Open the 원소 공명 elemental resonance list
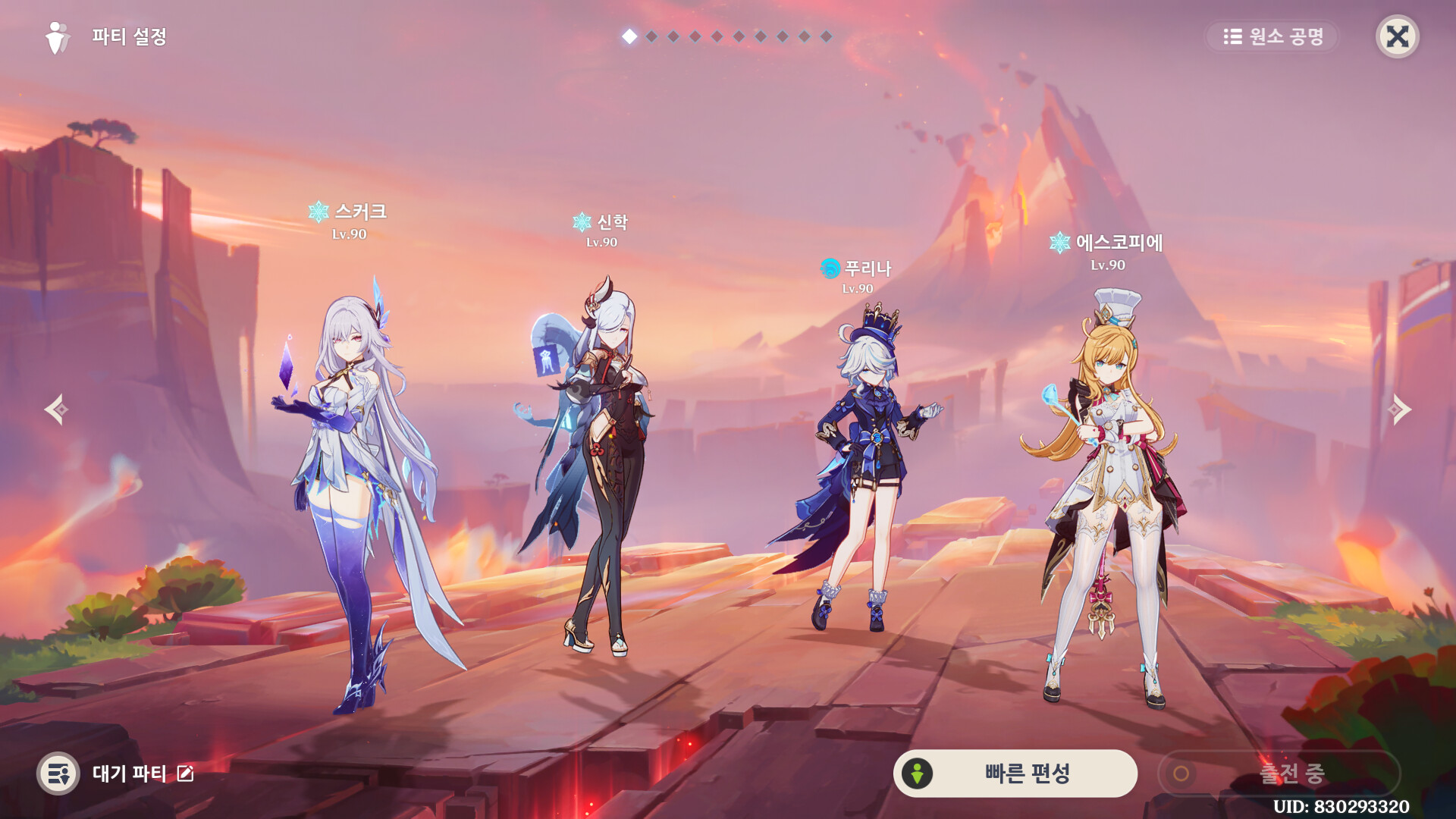Viewport: 1456px width, 819px height. (x=1272, y=36)
